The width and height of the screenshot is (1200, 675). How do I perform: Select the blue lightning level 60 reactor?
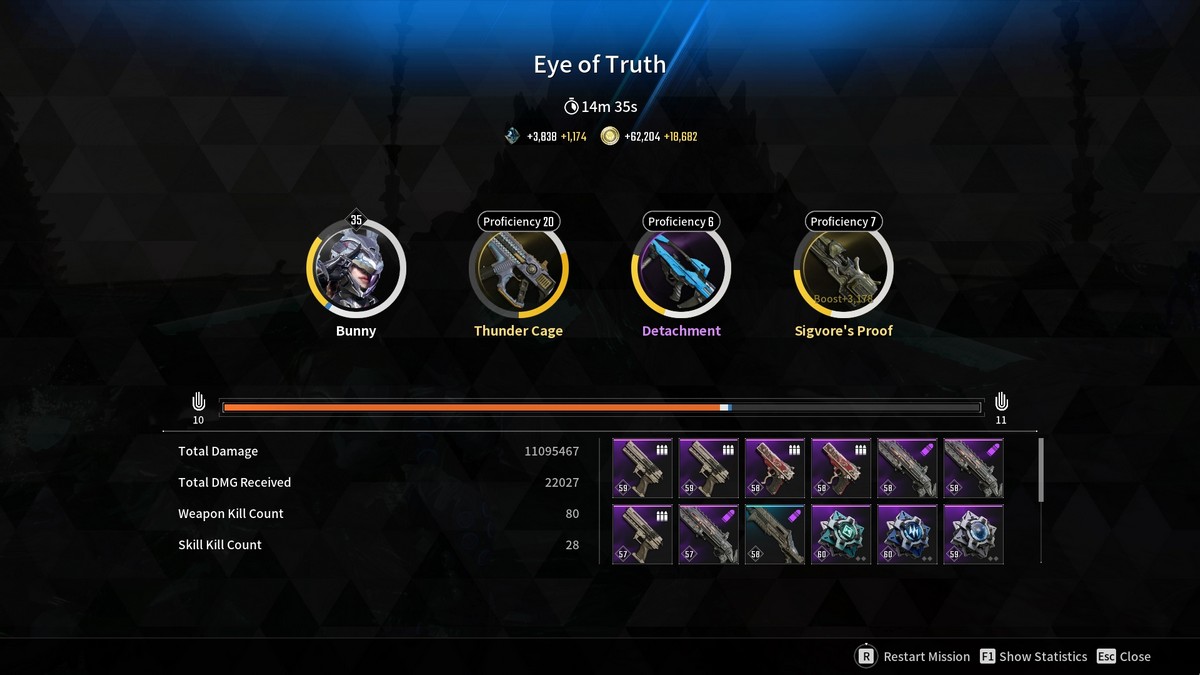coord(907,535)
